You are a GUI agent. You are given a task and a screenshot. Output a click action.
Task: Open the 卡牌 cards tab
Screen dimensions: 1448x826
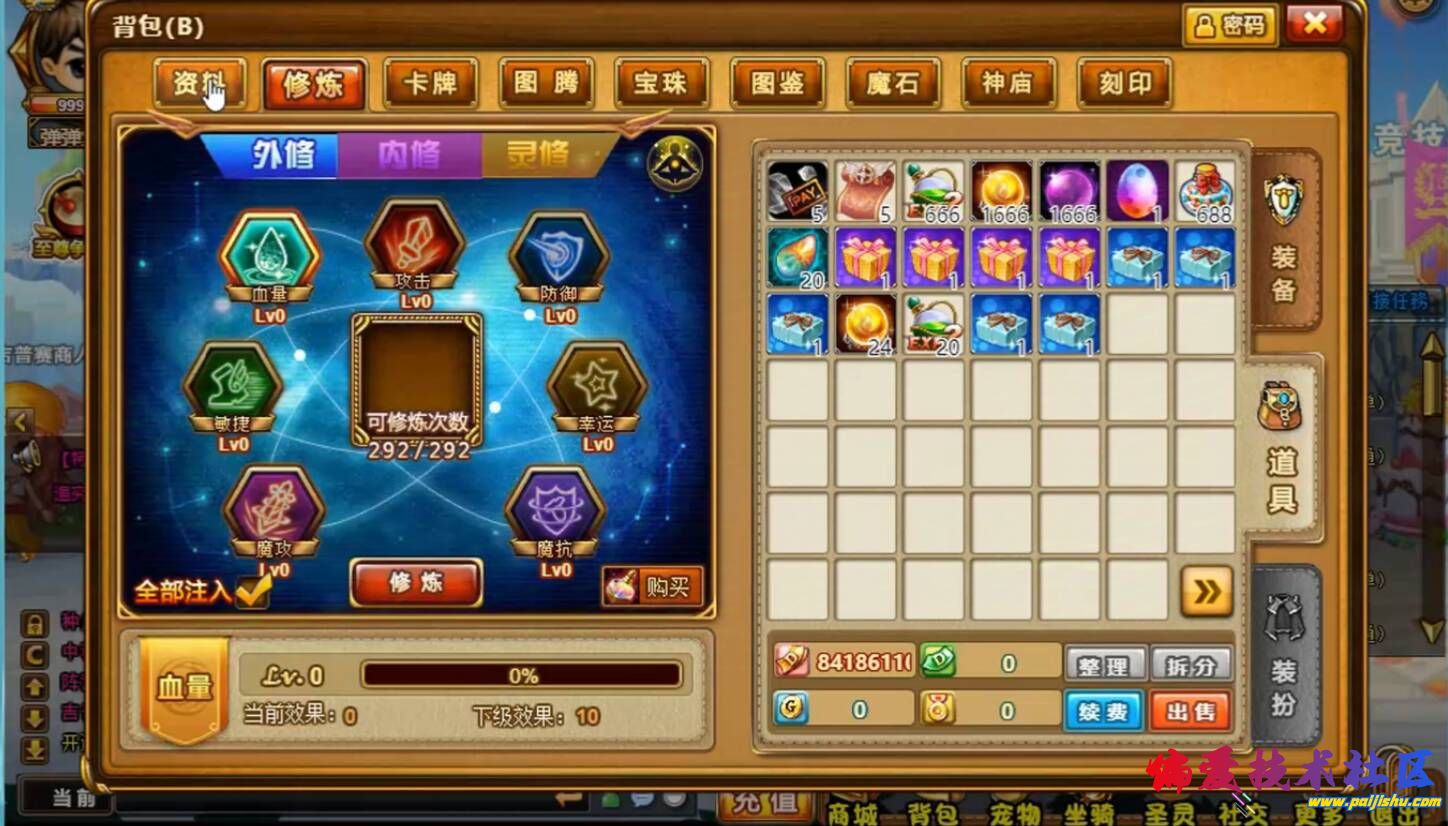(x=430, y=83)
